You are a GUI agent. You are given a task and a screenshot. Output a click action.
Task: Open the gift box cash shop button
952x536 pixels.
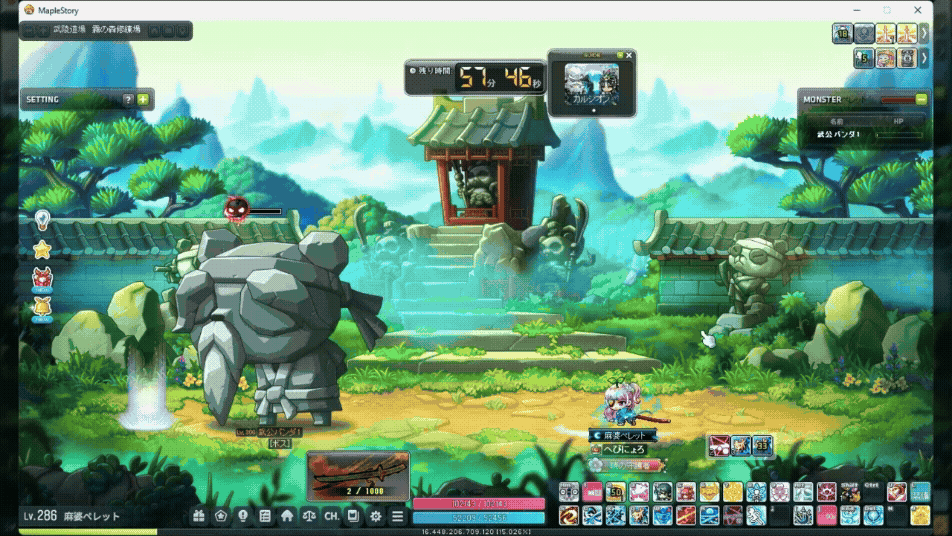pos(199,516)
